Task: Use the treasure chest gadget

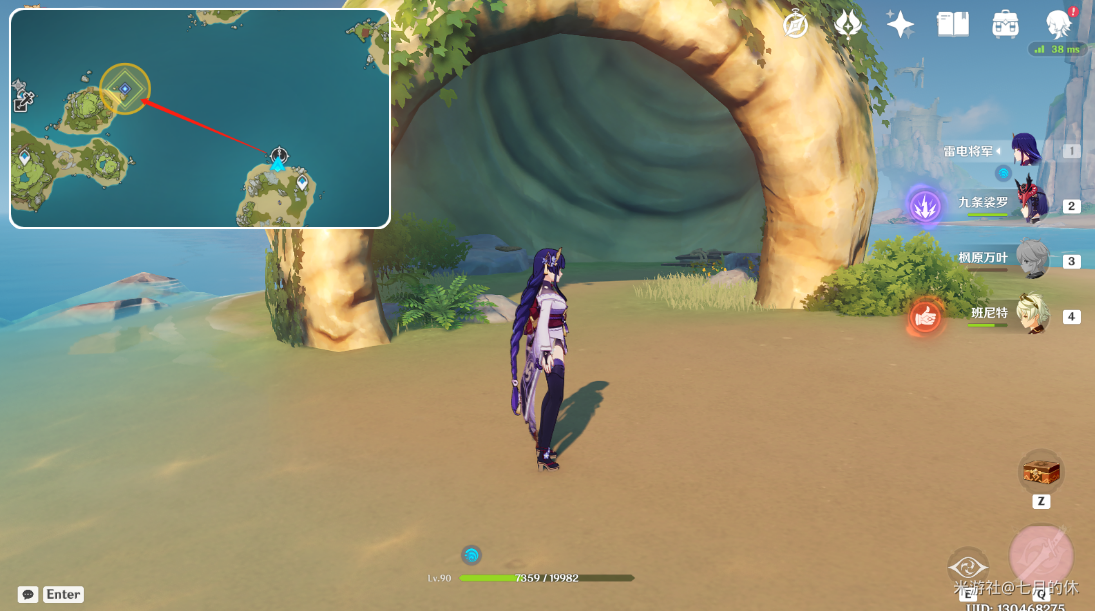Action: (1040, 471)
